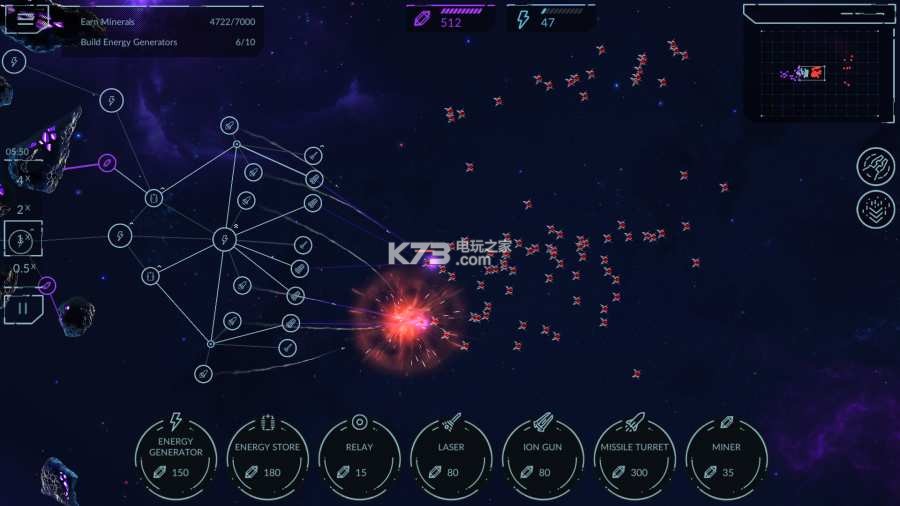Slow the game to 0.5x speed
This screenshot has width=900, height=506.
pyautogui.click(x=23, y=268)
